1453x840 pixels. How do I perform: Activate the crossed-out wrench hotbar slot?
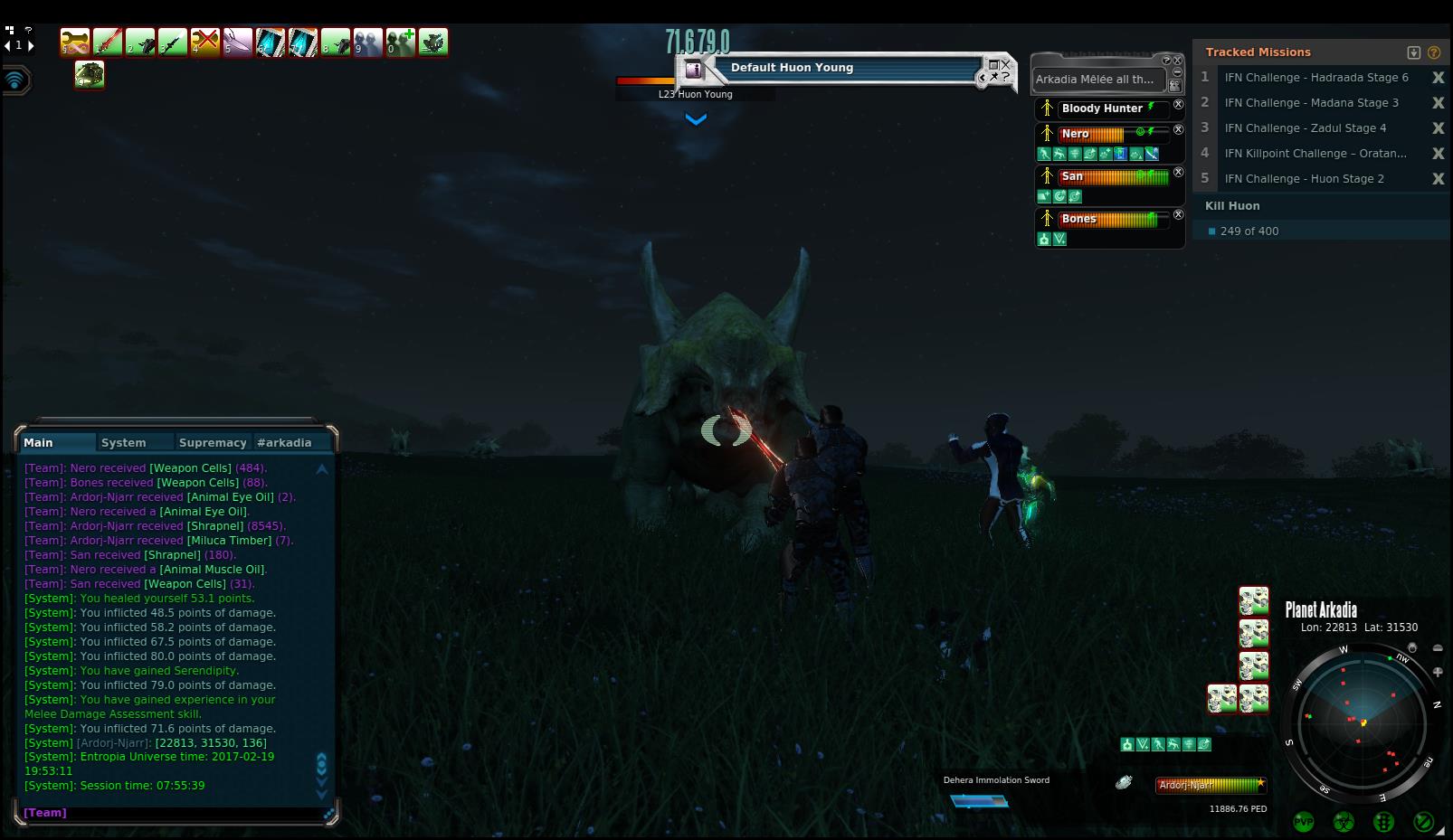205,42
